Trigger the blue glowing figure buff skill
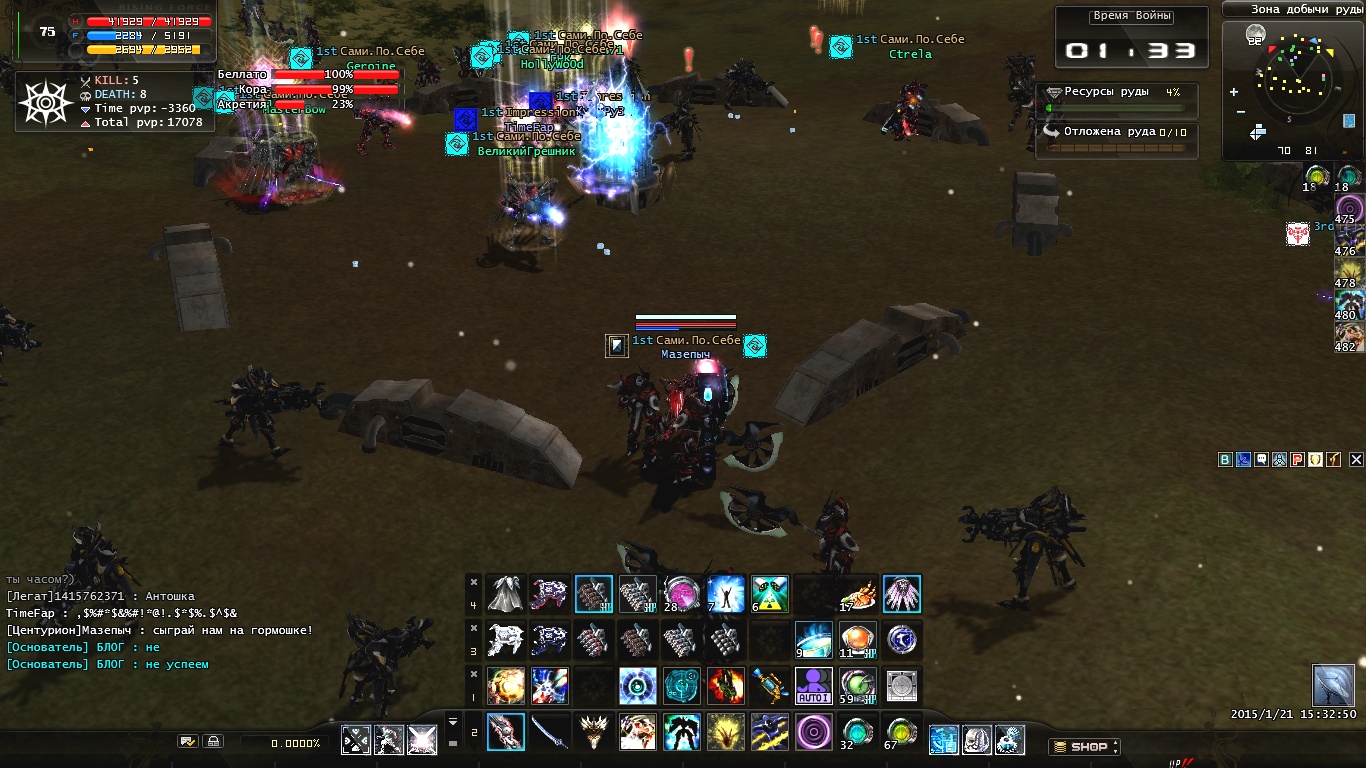The image size is (1366, 768). pos(726,594)
